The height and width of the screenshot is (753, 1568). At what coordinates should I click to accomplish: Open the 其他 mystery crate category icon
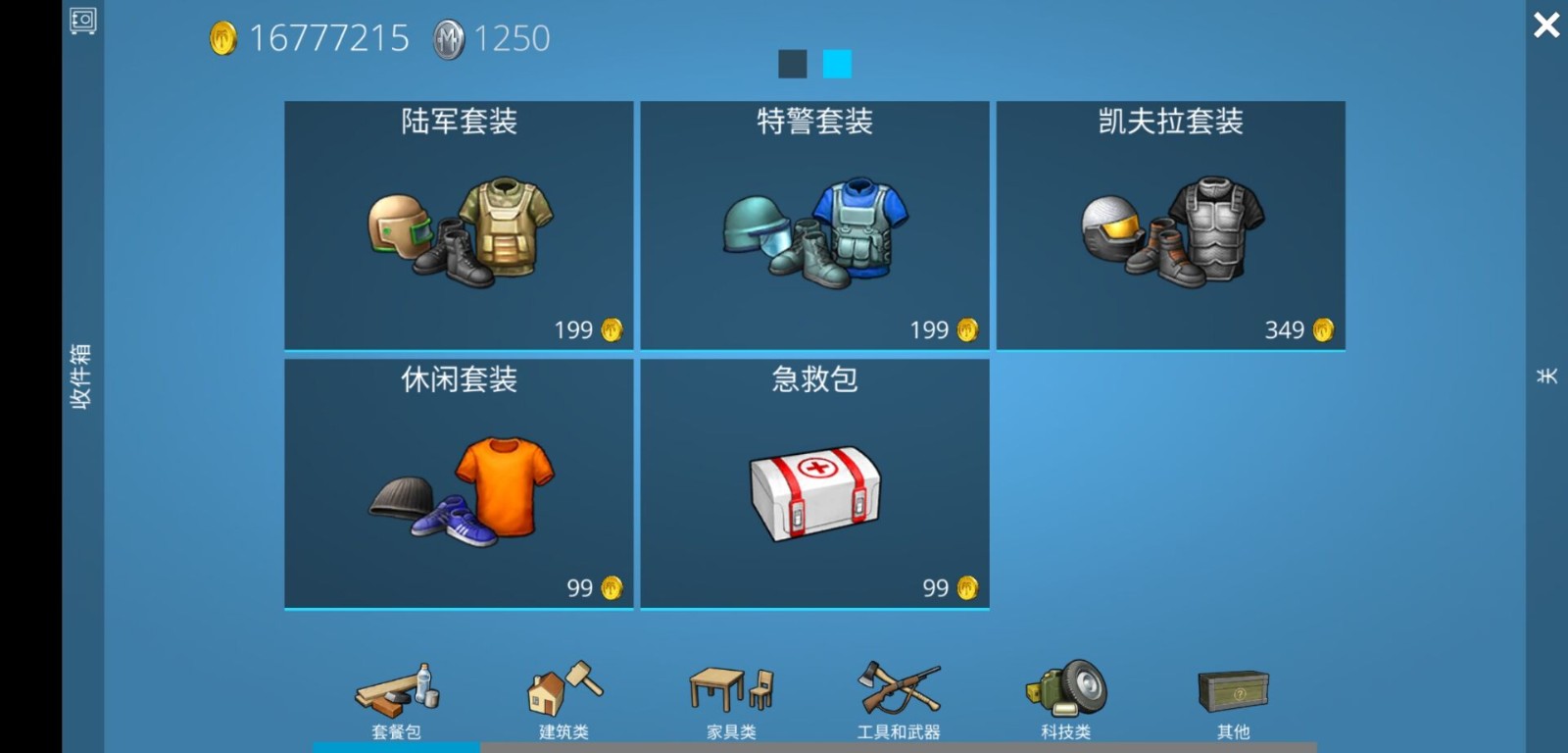click(x=1233, y=689)
